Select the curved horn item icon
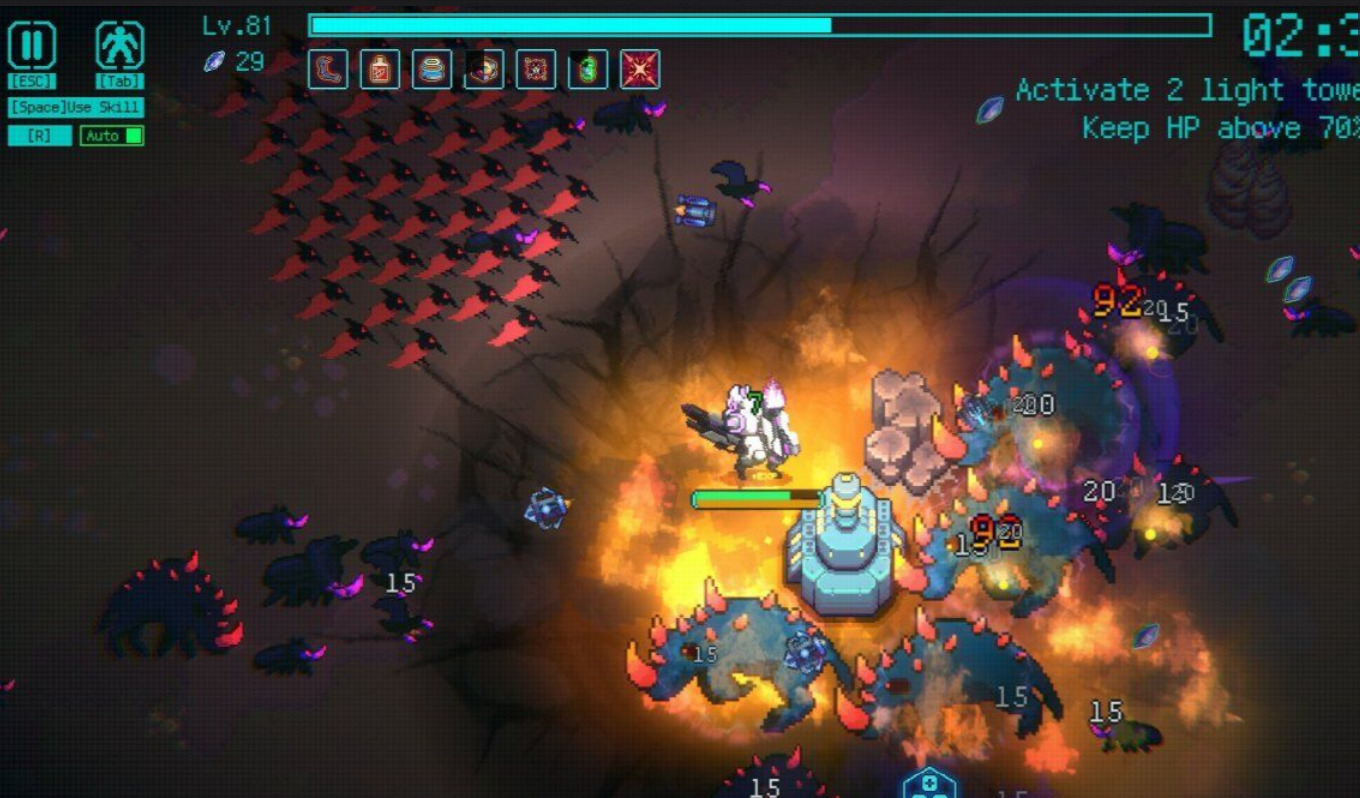1360x798 pixels. tap(328, 69)
